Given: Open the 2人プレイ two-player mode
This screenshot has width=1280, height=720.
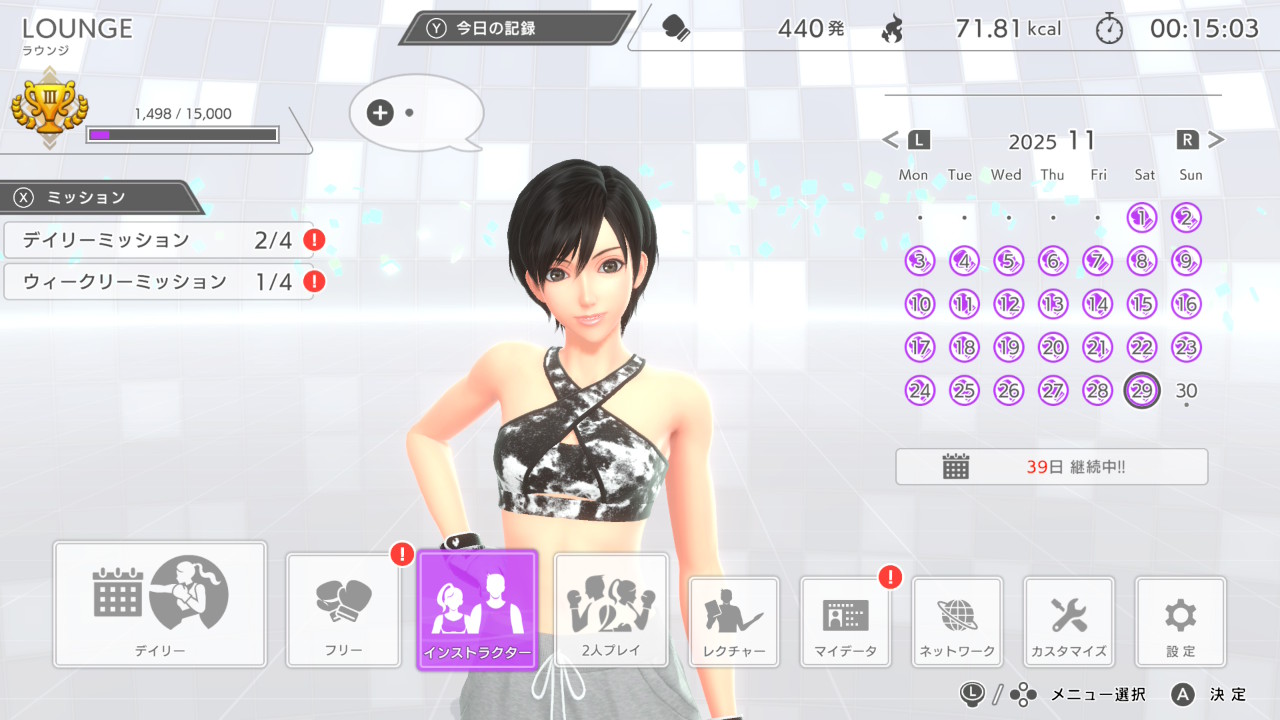Looking at the screenshot, I should click(611, 609).
